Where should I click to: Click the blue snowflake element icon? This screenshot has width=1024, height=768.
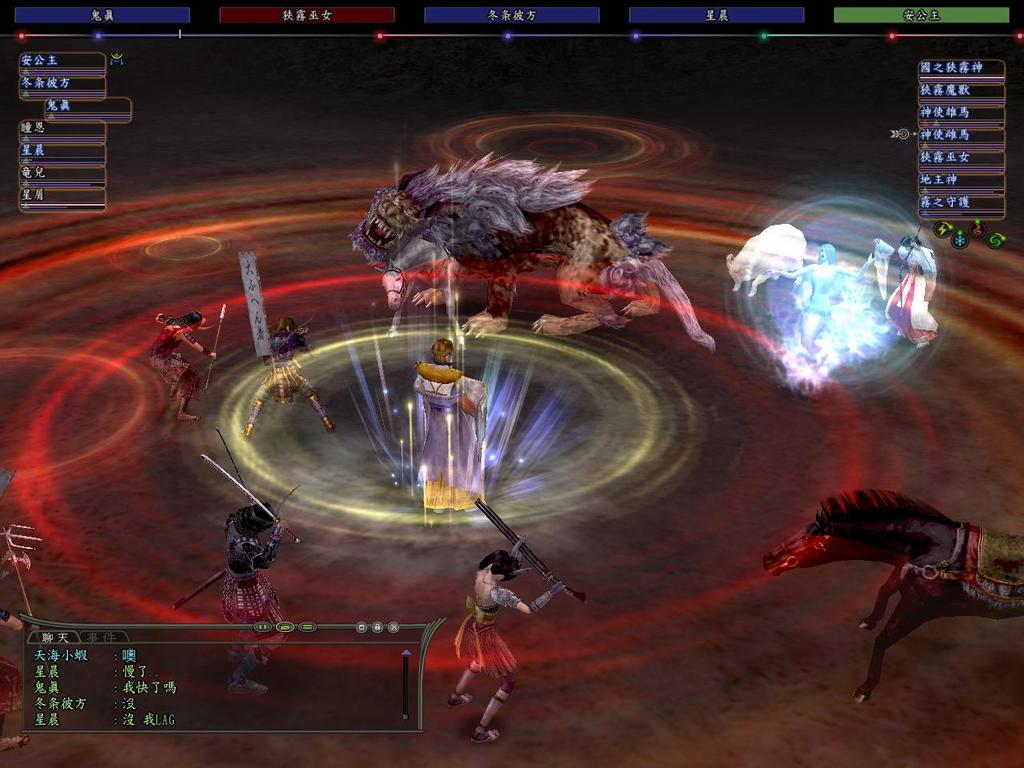(960, 240)
